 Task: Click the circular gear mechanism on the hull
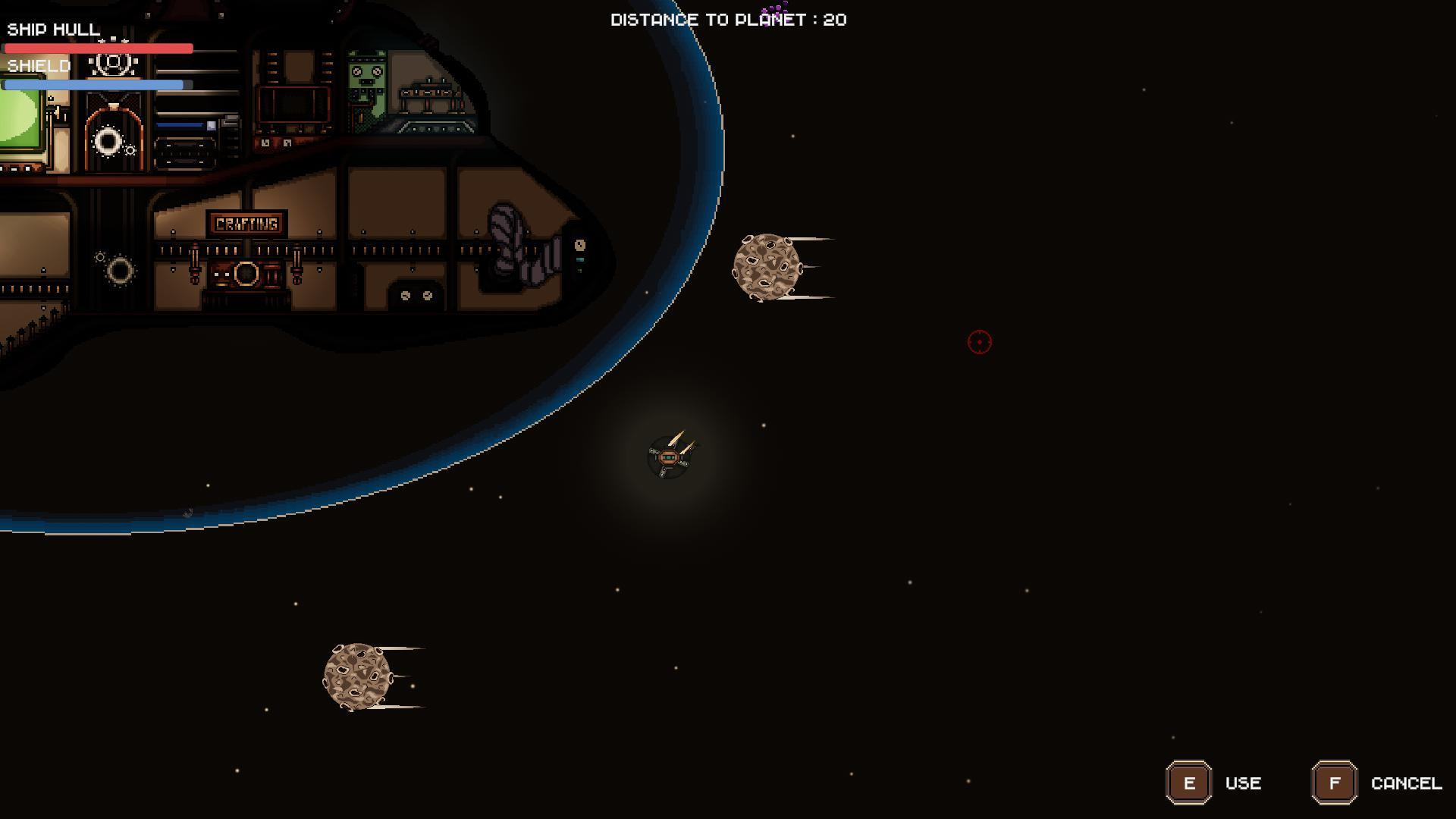tap(118, 270)
